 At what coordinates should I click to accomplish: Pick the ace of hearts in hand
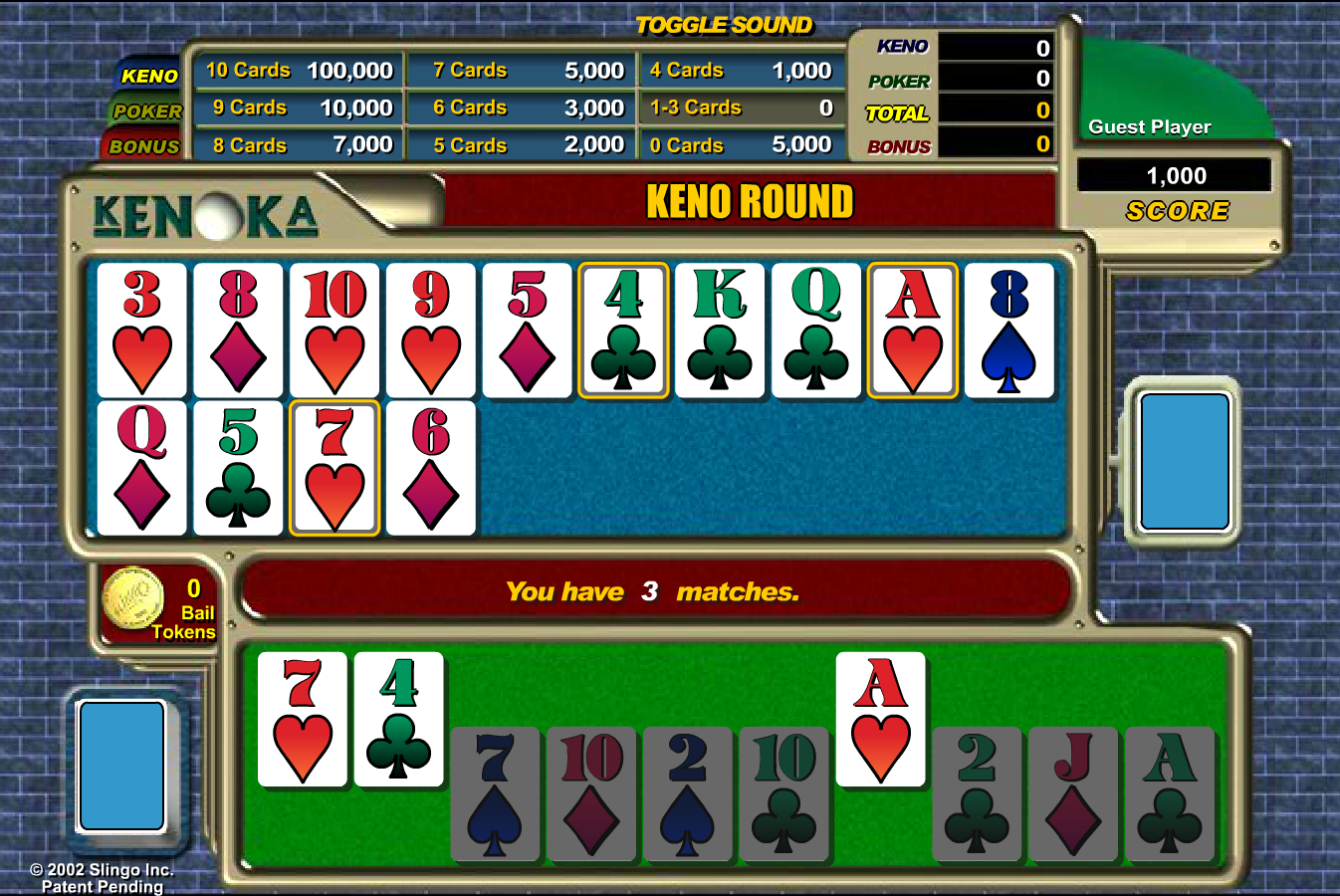(x=881, y=720)
